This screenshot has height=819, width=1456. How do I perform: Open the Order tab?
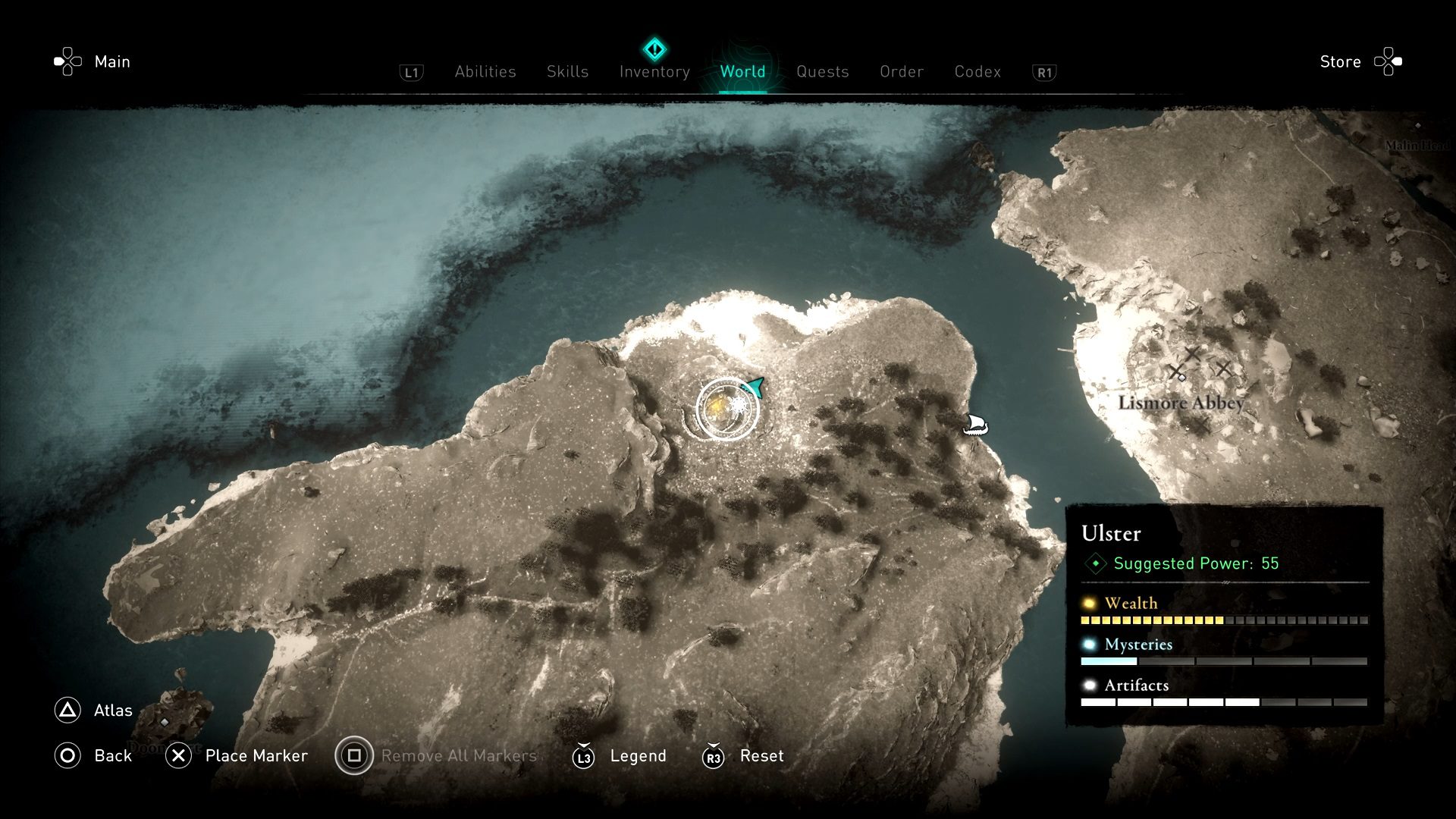pyautogui.click(x=902, y=71)
